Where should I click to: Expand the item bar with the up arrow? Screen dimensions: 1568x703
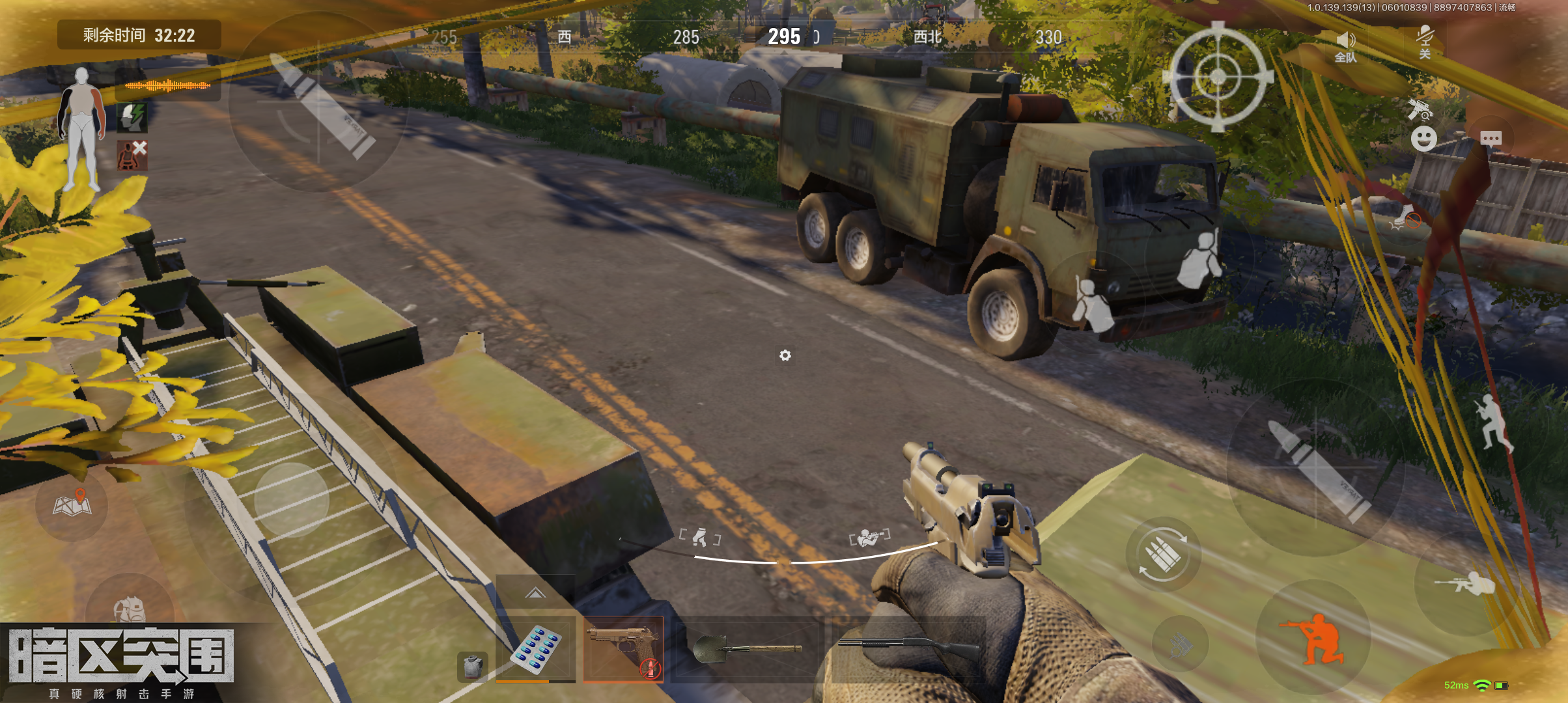(x=535, y=592)
